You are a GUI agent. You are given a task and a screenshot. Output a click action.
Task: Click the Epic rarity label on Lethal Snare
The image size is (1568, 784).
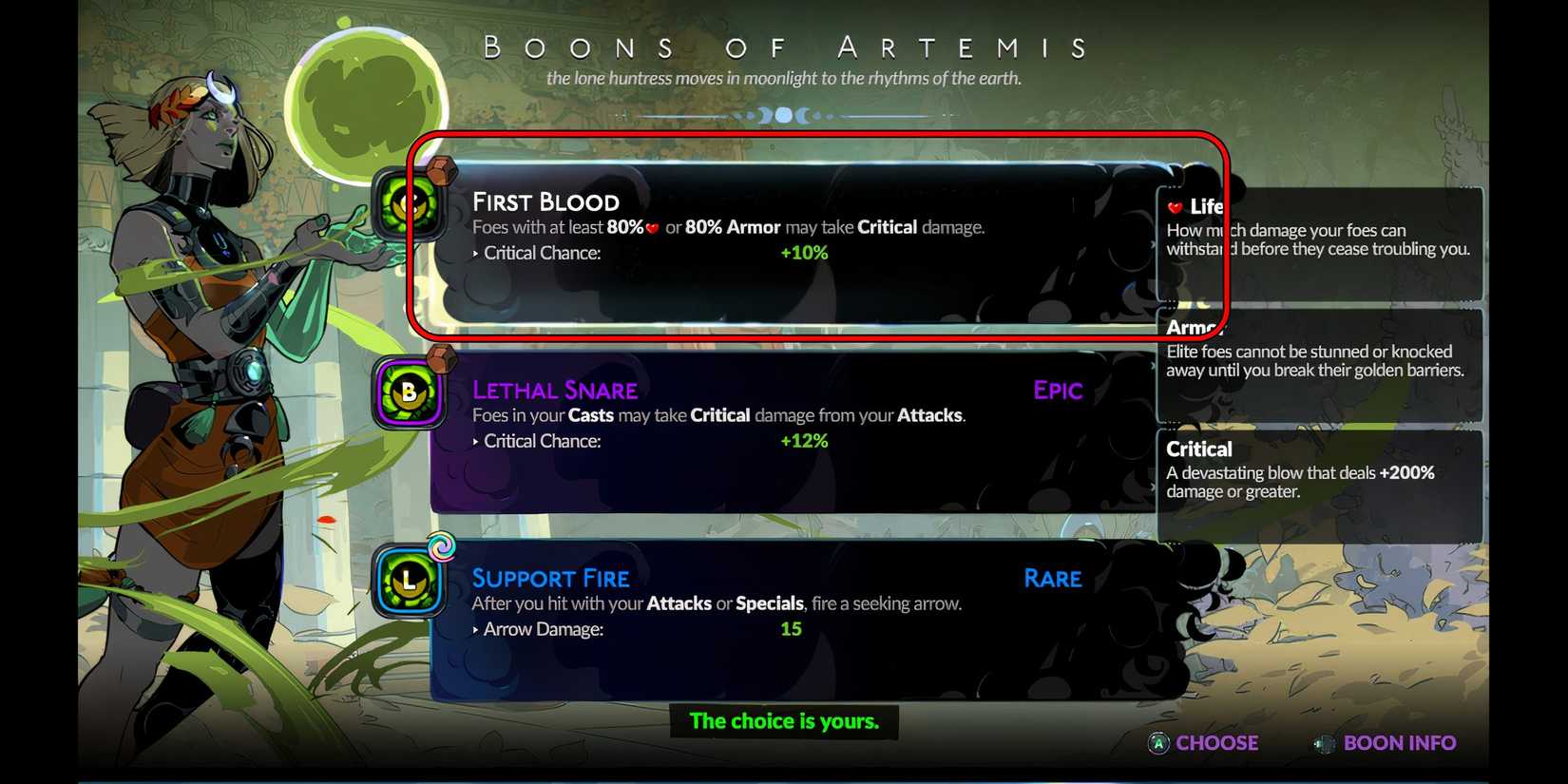pos(1058,391)
